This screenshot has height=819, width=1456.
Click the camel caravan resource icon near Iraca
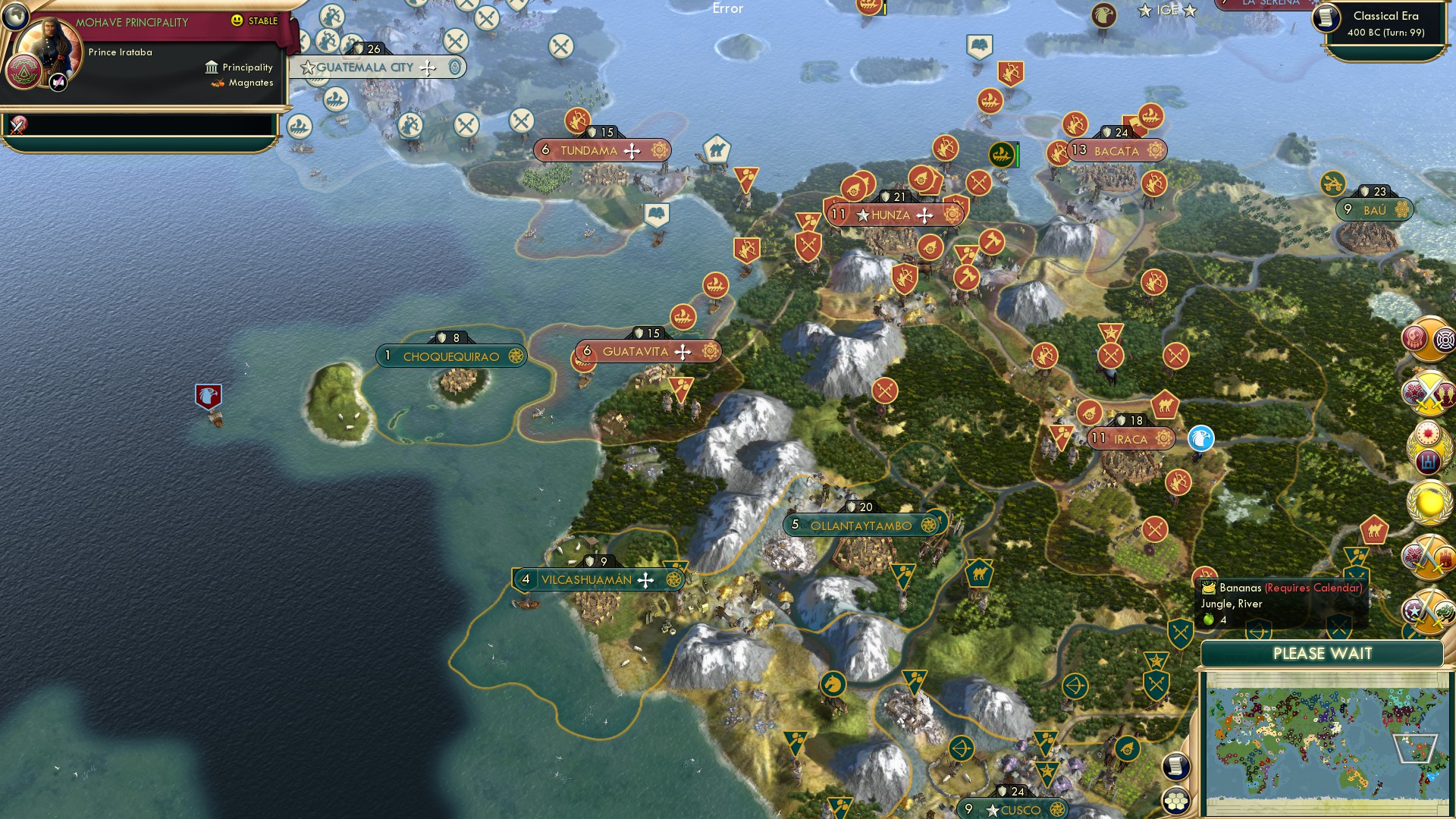tap(1166, 407)
